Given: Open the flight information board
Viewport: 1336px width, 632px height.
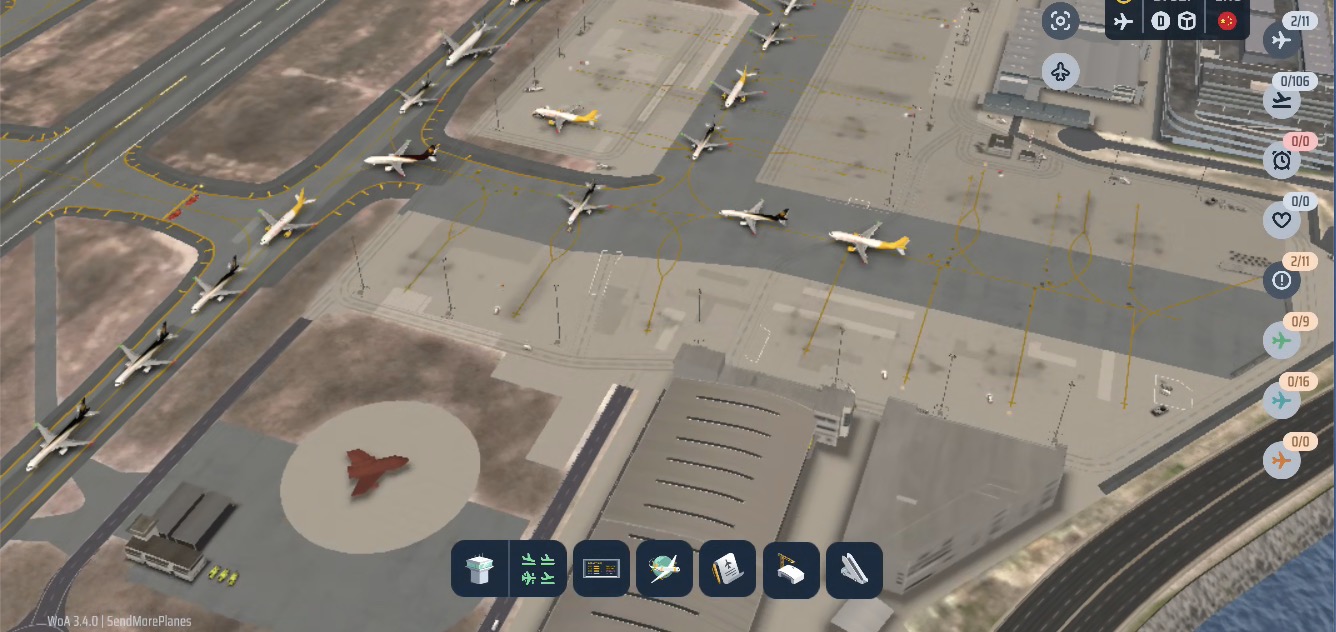Looking at the screenshot, I should click(601, 569).
